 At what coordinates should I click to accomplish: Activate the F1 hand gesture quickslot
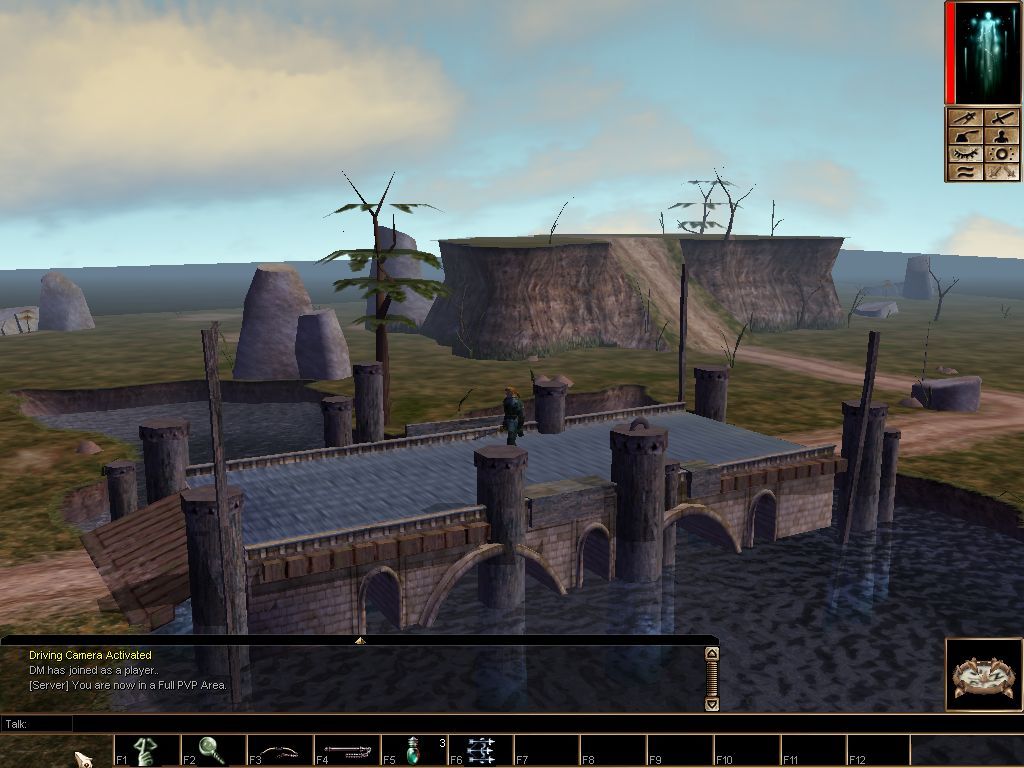147,750
